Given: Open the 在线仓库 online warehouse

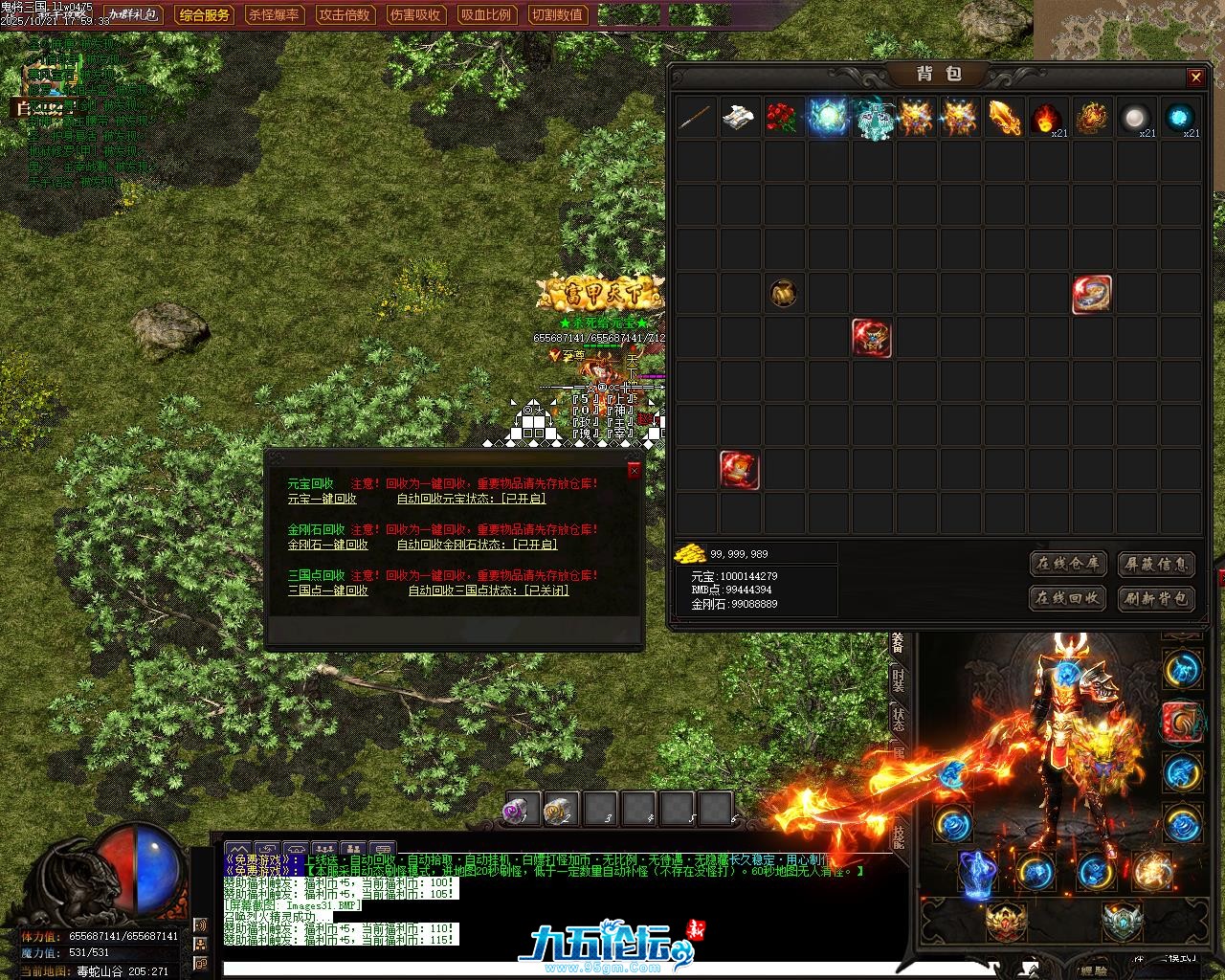Looking at the screenshot, I should pyautogui.click(x=1068, y=564).
